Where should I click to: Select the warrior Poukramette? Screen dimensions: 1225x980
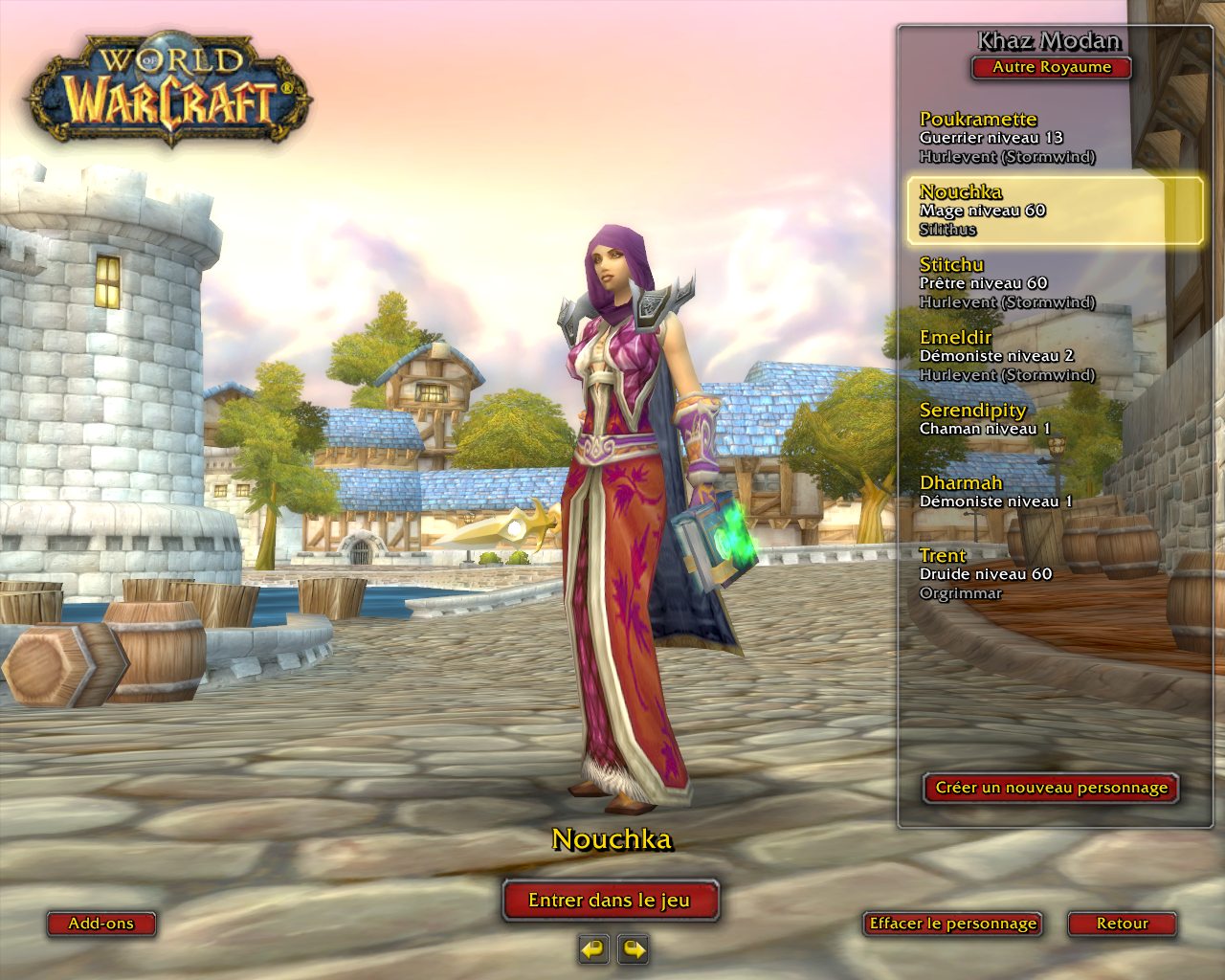[1007, 137]
